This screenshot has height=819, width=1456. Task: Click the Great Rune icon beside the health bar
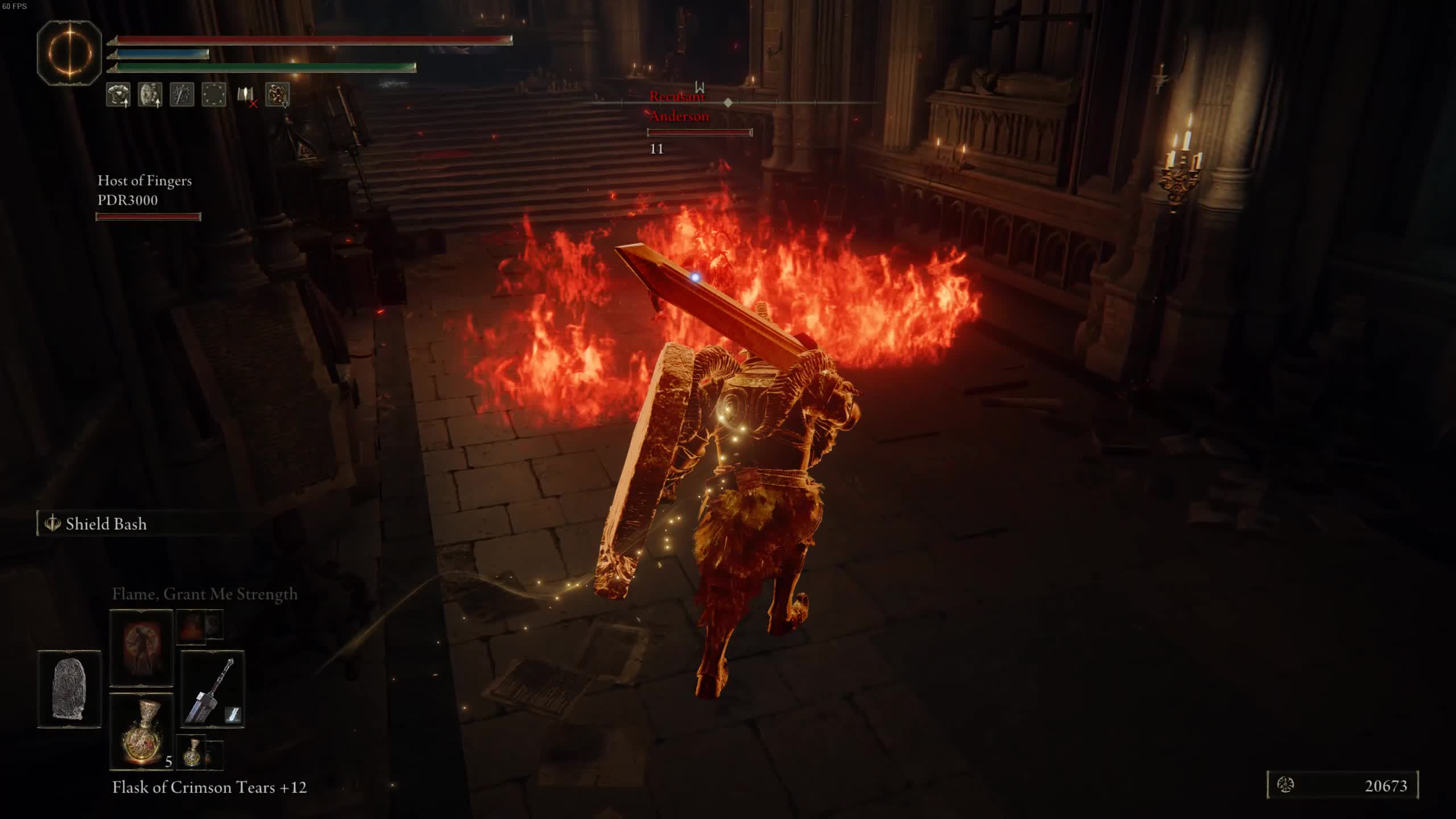point(69,53)
